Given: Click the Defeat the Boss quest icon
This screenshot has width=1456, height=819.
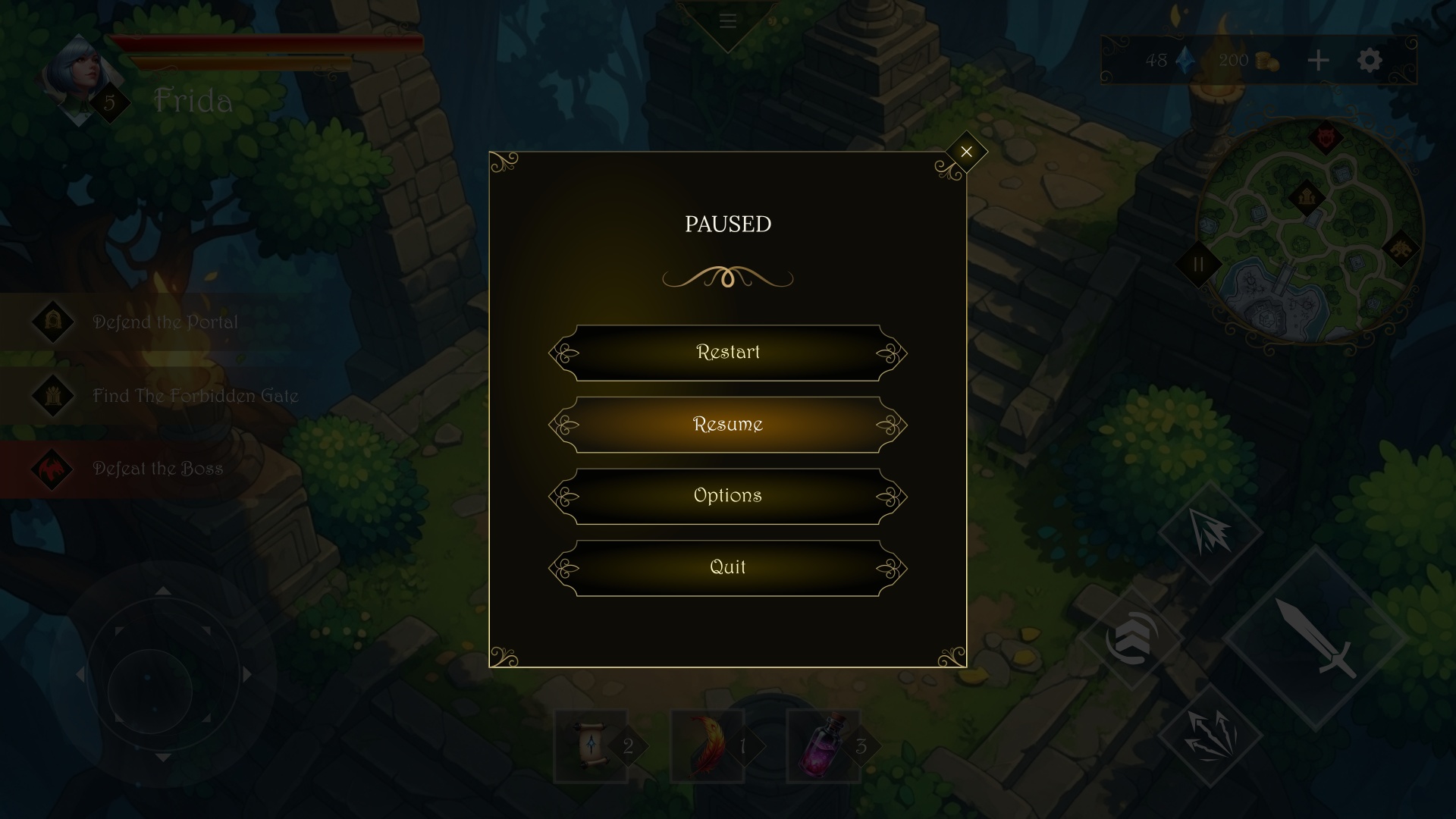Looking at the screenshot, I should click(52, 468).
